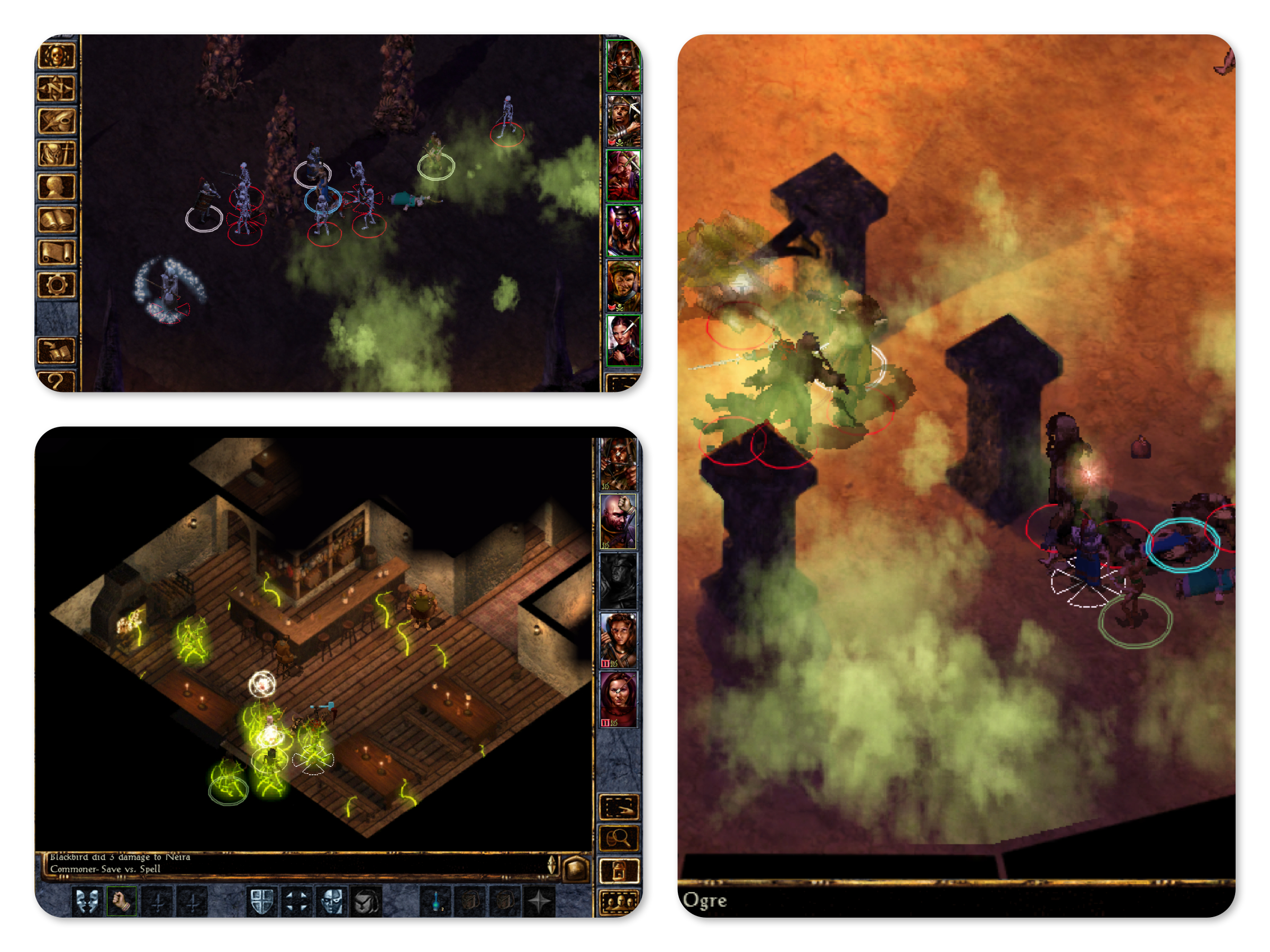Select the greyed-out dead party member portrait
The image size is (1270, 952).
point(618,581)
